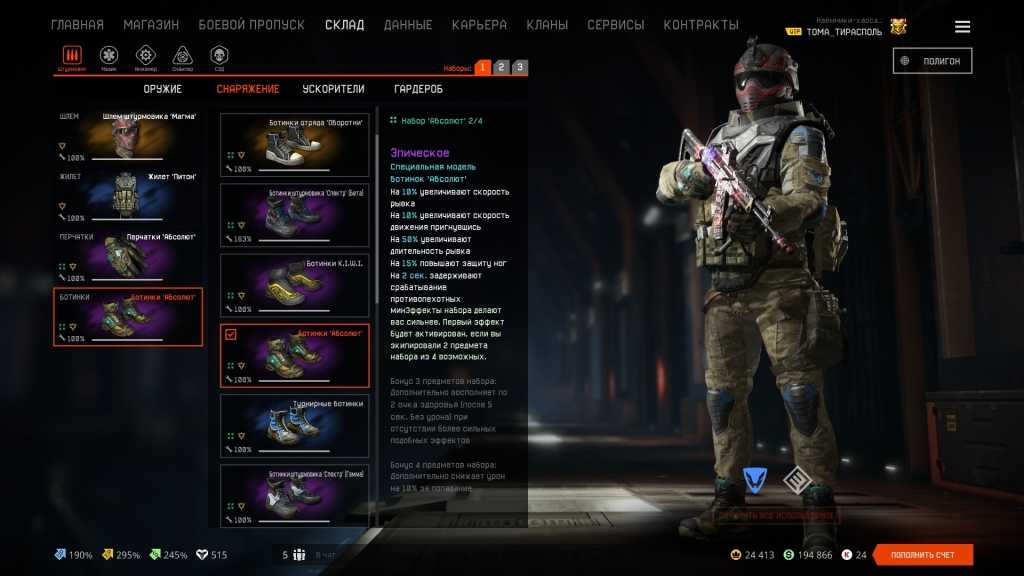Choose the Снайпер class icon
This screenshot has height=576, width=1024.
click(182, 56)
